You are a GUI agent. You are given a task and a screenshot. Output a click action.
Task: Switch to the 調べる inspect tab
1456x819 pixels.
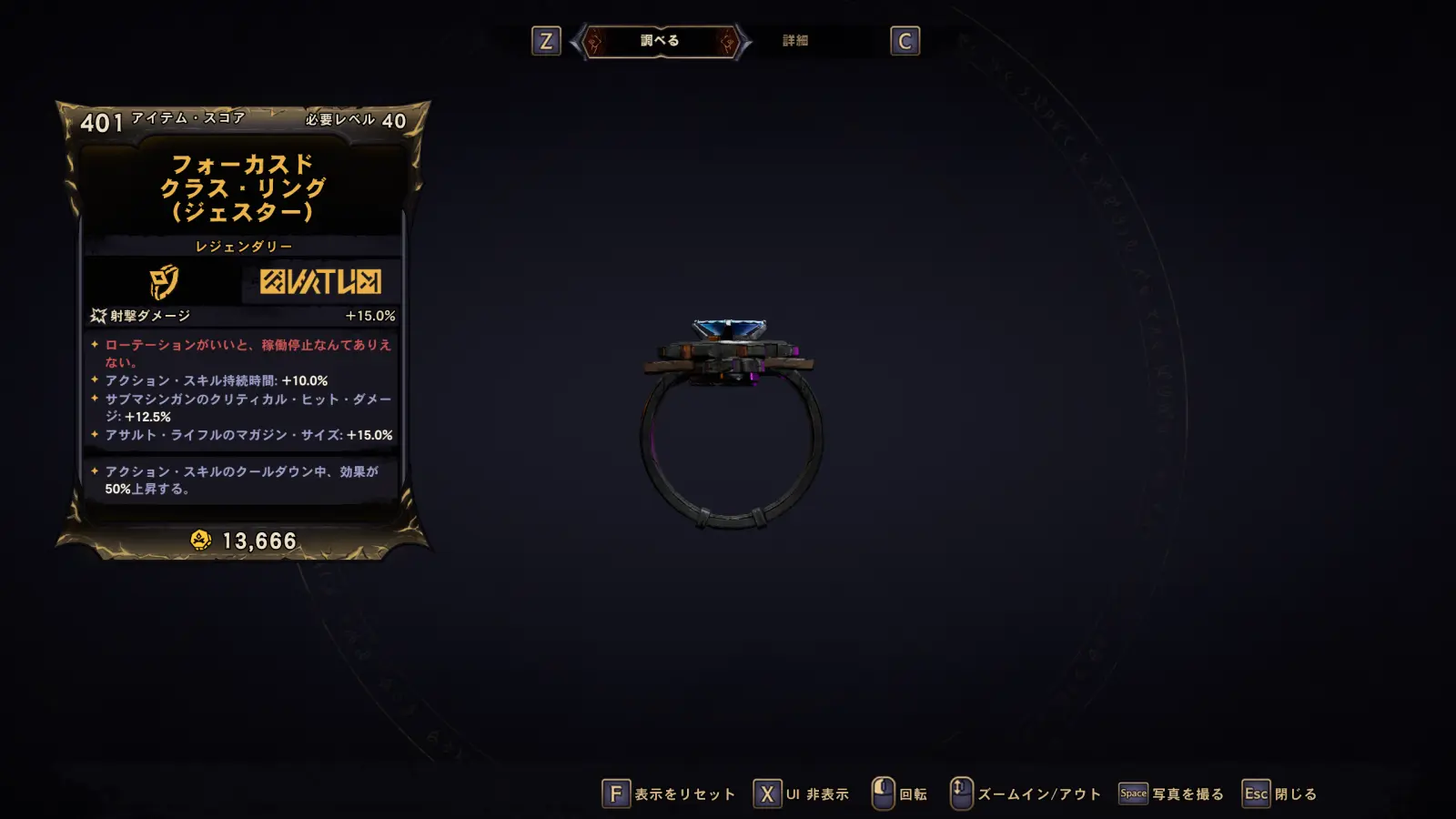point(660,41)
